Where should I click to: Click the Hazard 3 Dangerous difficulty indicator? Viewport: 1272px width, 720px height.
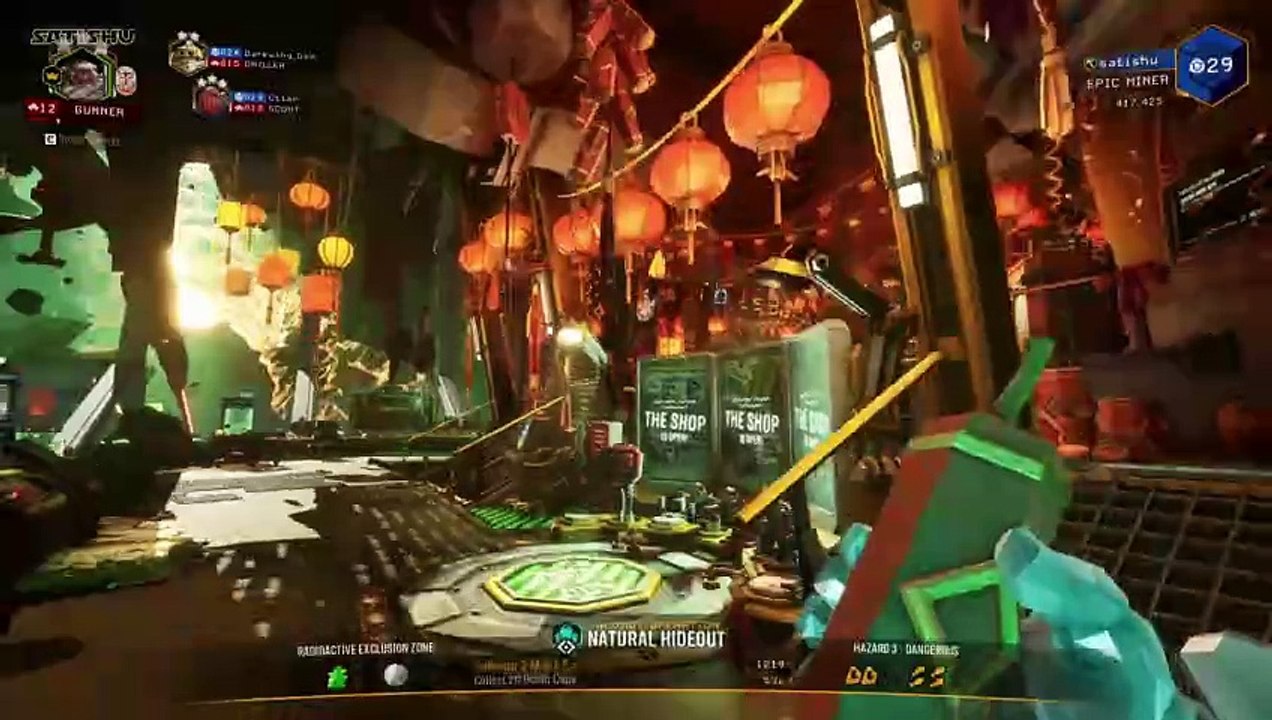[905, 650]
